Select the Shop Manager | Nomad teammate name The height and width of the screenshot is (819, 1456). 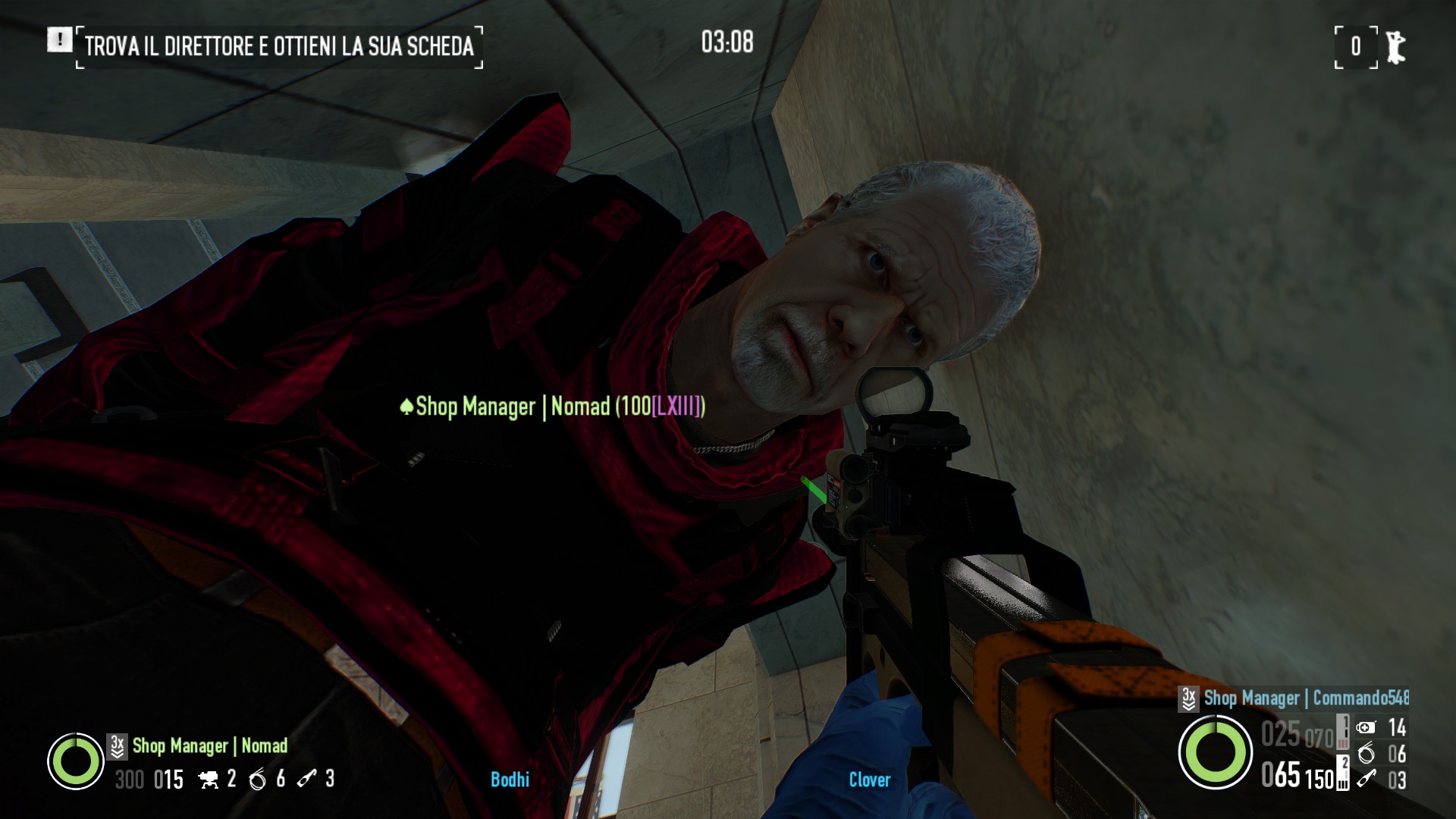point(210,746)
